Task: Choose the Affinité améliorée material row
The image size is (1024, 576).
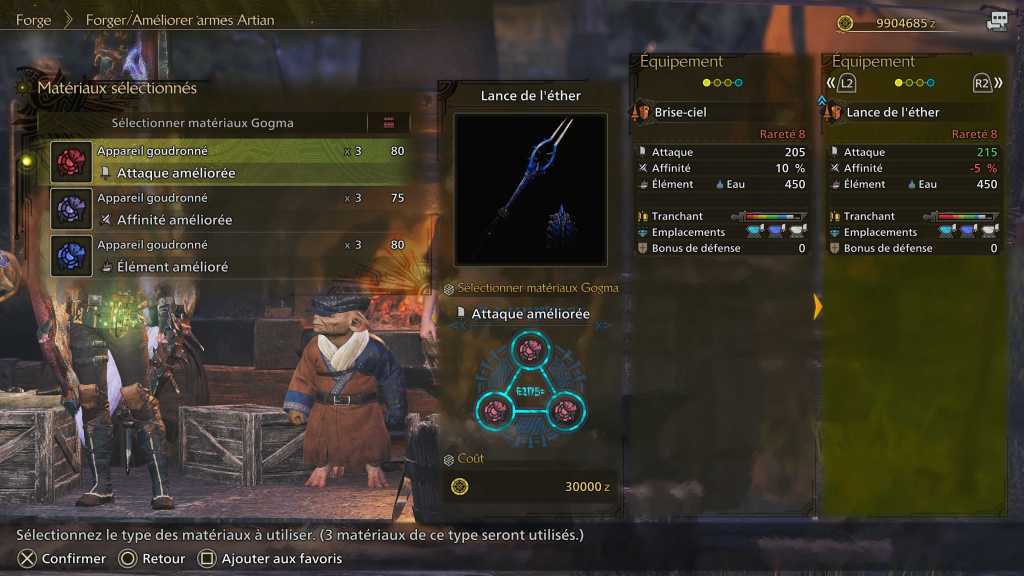Action: [230, 209]
